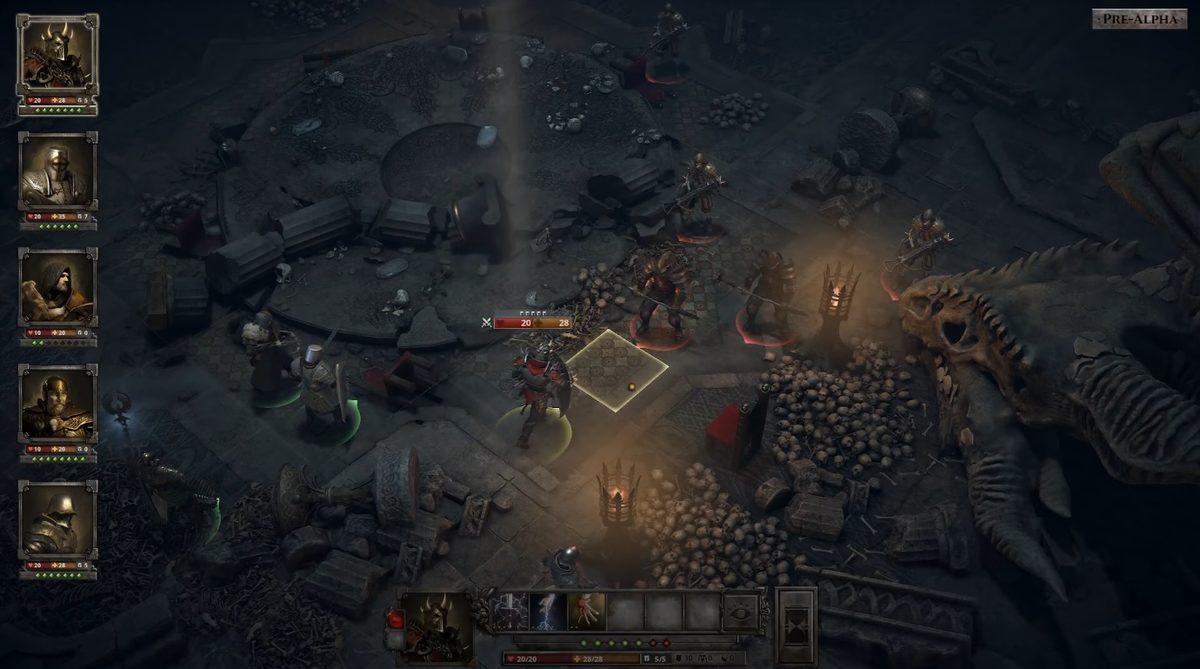Click the eye icon button
Image resolution: width=1200 pixels, height=669 pixels.
pyautogui.click(x=741, y=611)
